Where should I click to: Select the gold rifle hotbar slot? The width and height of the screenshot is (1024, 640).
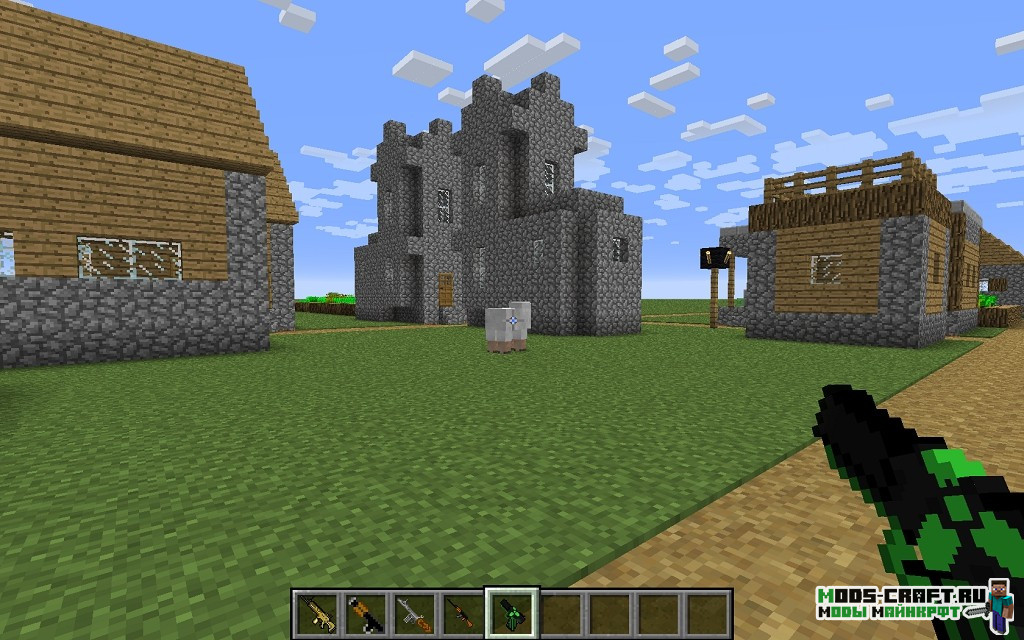(316, 610)
